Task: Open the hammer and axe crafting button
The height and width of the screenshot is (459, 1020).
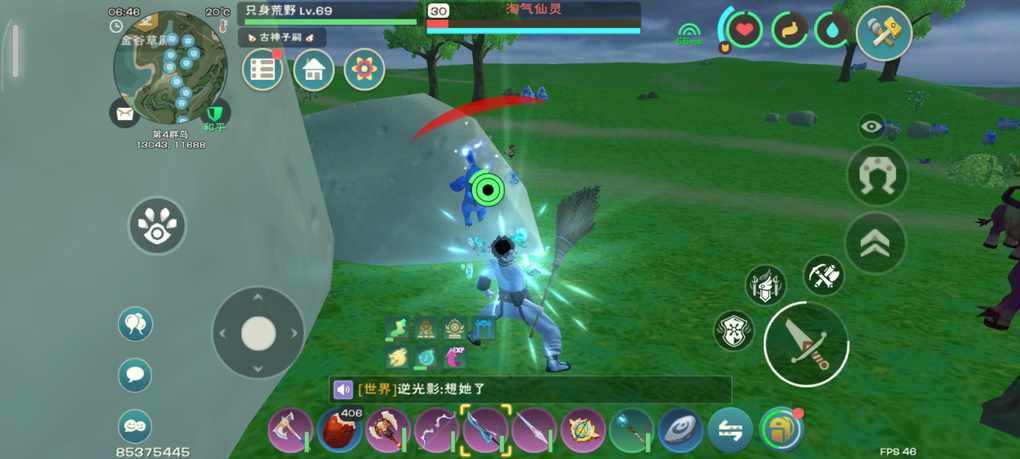Action: coord(884,33)
